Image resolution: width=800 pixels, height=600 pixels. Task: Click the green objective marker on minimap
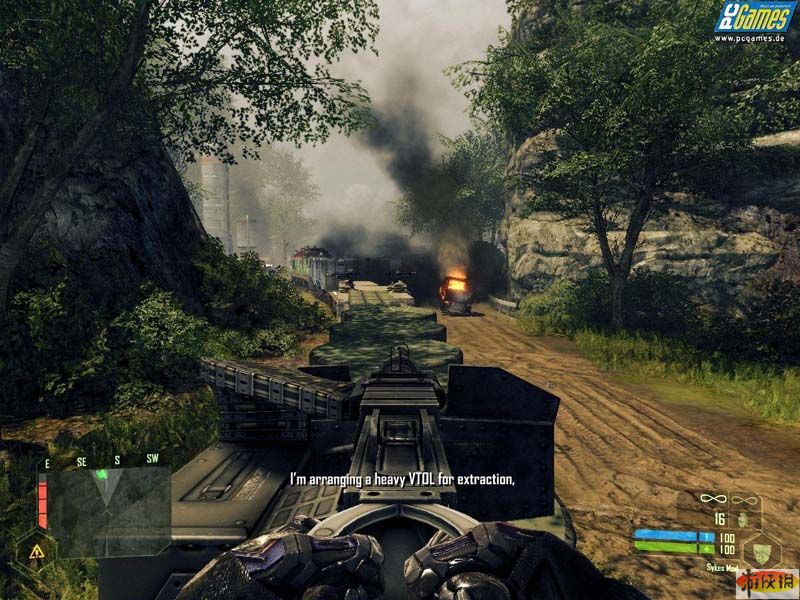tap(102, 475)
